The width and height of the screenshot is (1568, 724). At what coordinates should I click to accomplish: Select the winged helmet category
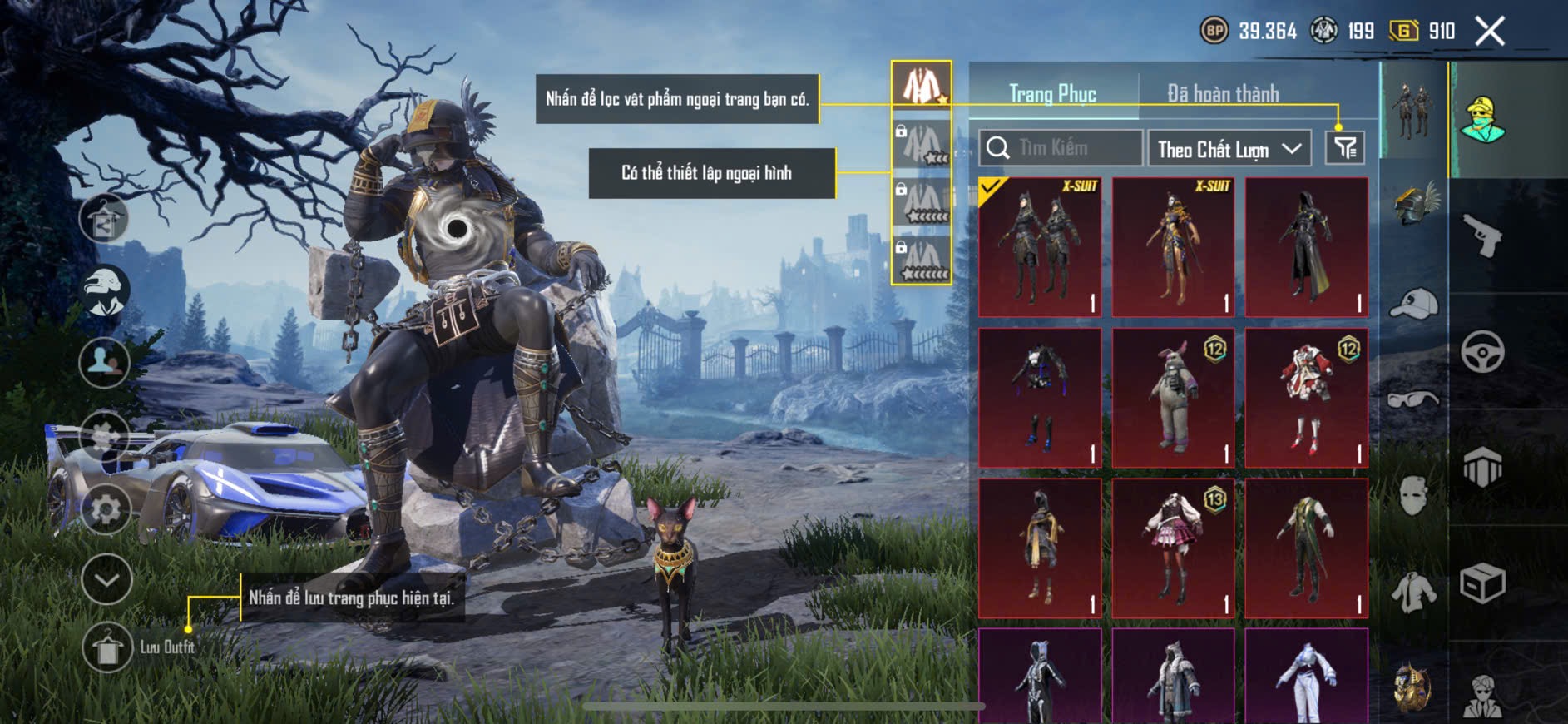pyautogui.click(x=1413, y=205)
